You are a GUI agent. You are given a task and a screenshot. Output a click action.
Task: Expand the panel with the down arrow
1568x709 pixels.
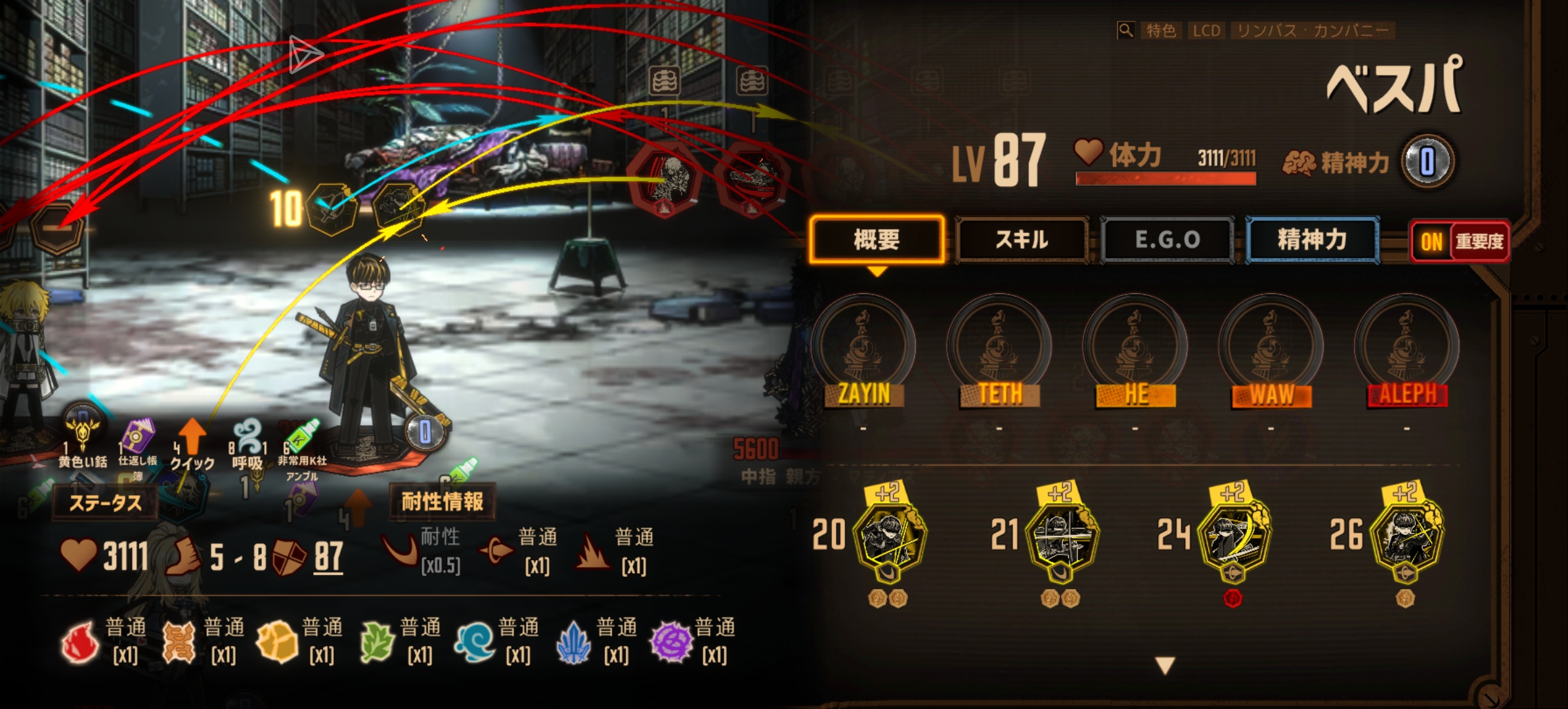pyautogui.click(x=1165, y=665)
